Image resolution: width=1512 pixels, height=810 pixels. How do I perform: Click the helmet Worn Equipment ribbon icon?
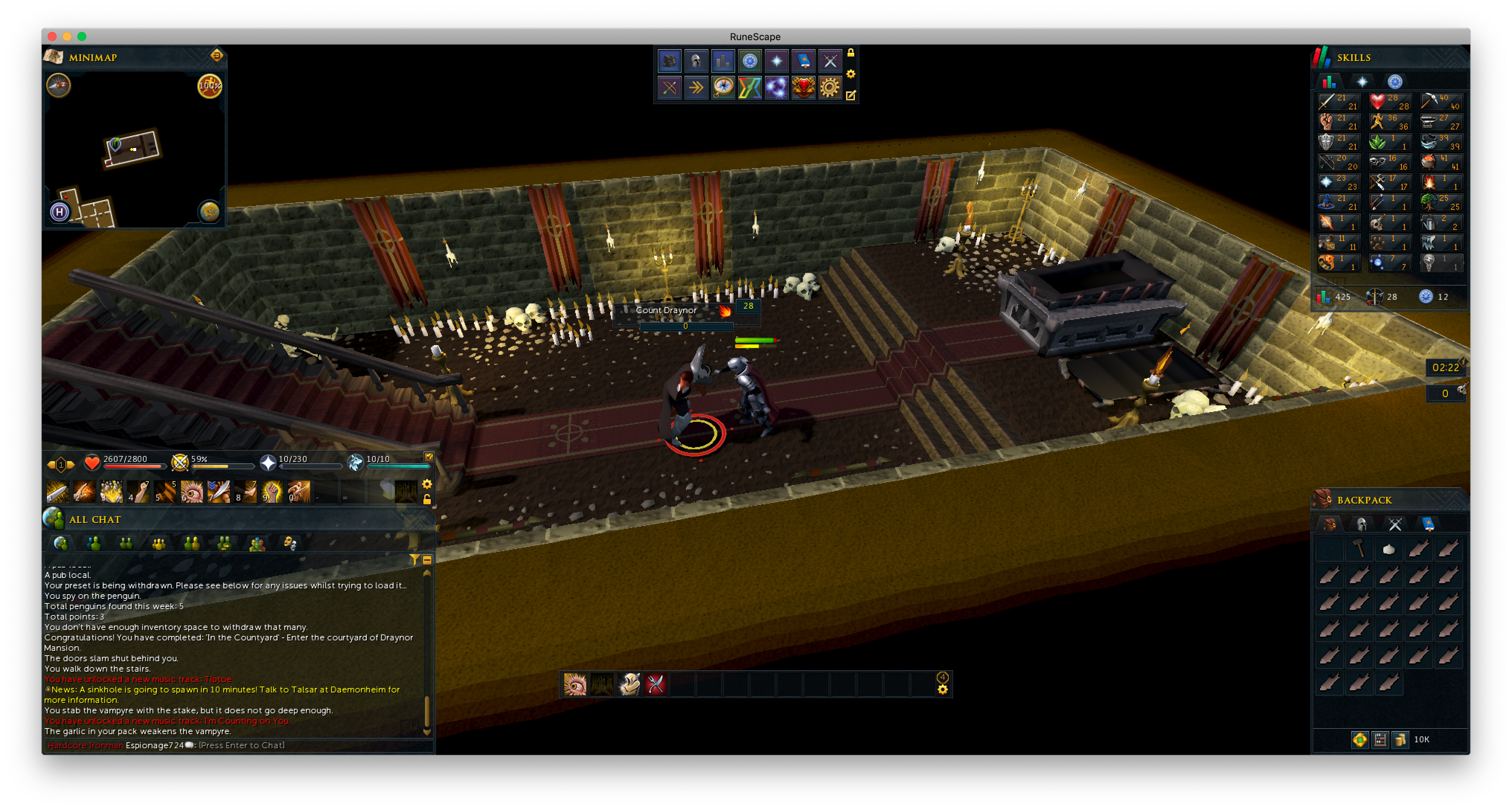(696, 60)
